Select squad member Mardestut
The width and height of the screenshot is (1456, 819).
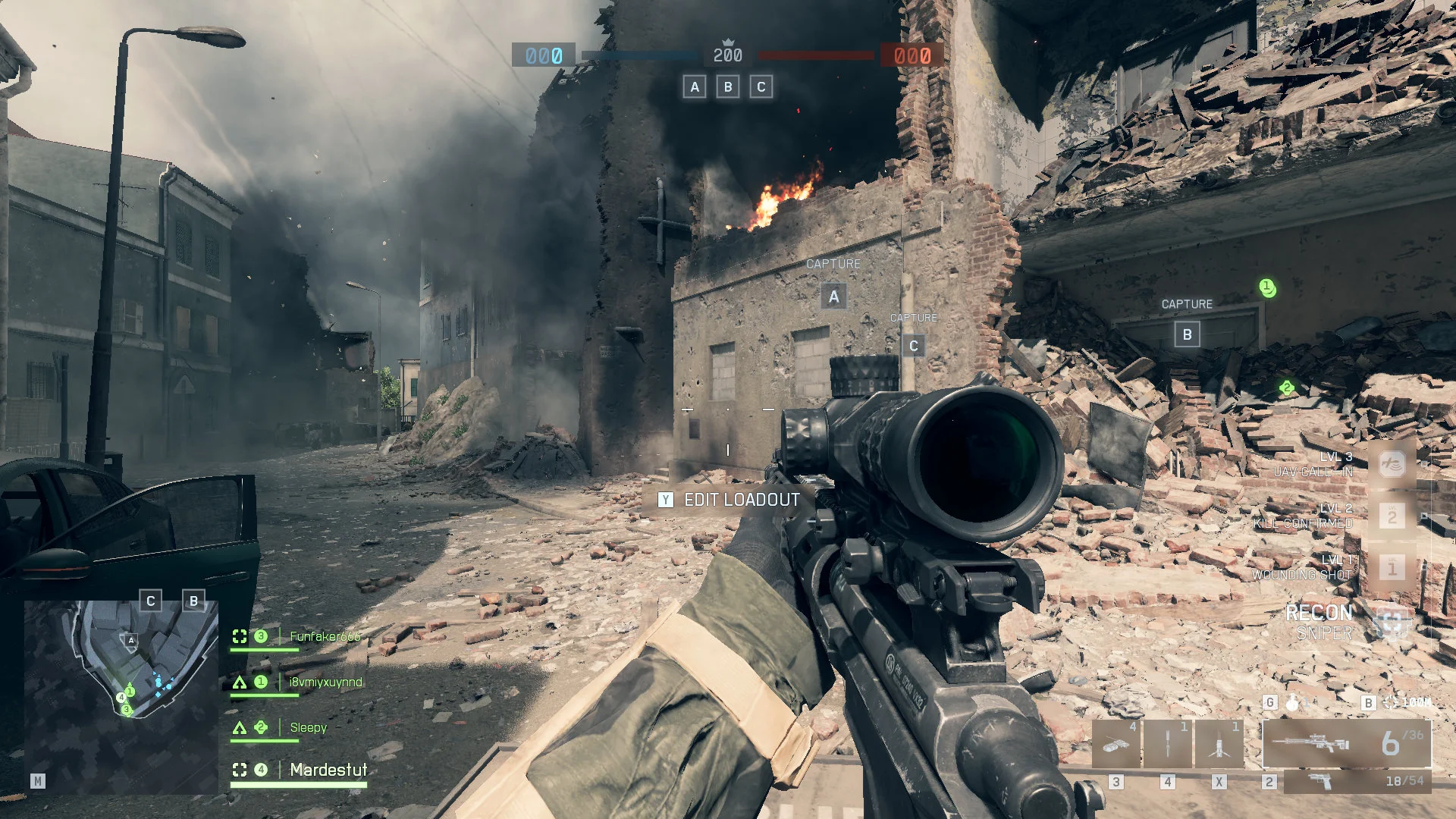[328, 770]
